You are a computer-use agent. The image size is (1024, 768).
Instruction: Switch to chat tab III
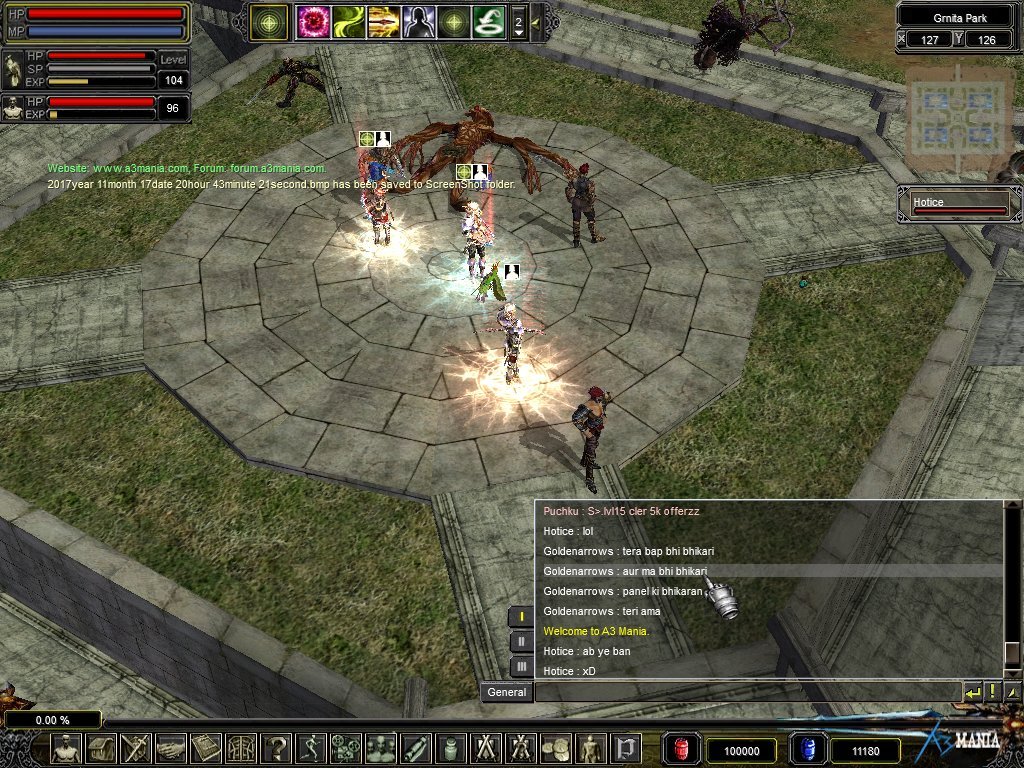point(521,666)
